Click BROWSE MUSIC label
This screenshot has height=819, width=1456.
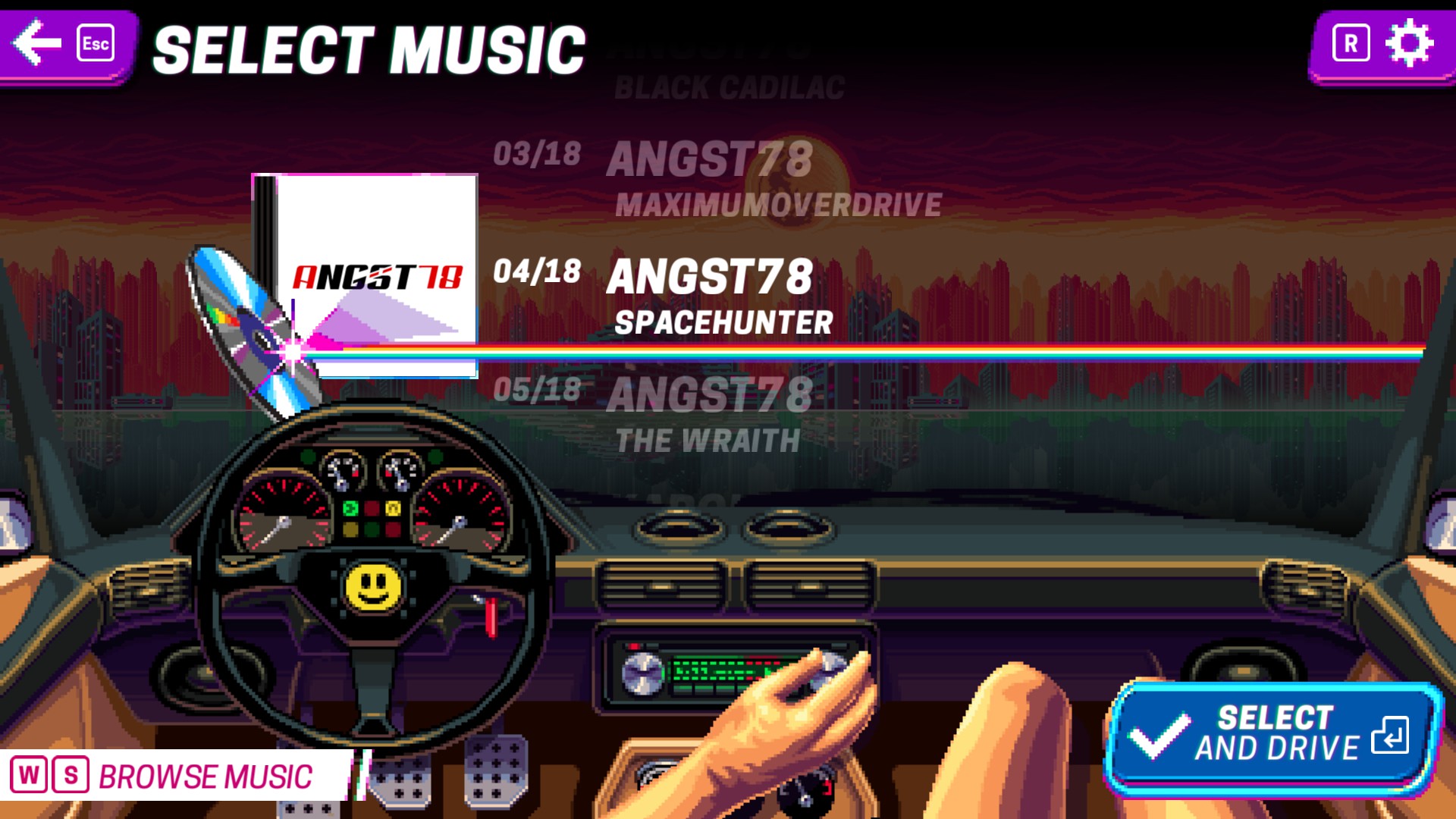tap(206, 775)
